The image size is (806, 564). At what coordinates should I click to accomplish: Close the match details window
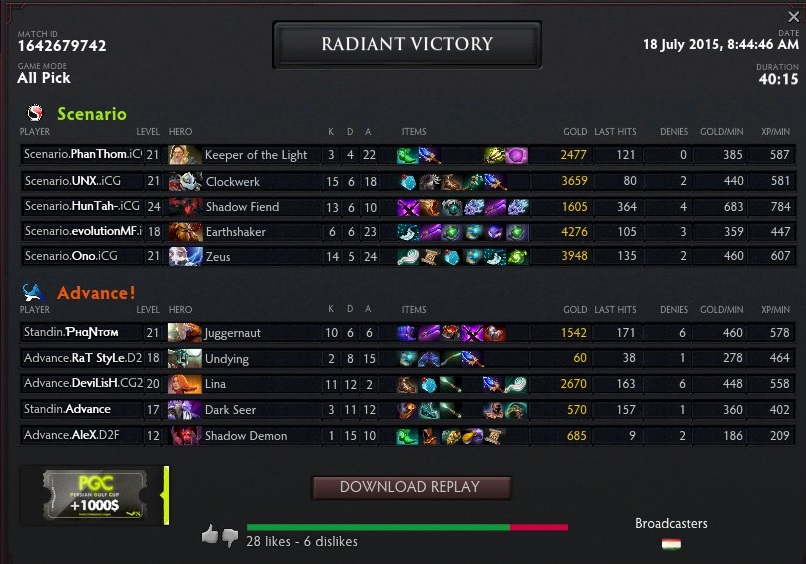pyautogui.click(x=794, y=17)
